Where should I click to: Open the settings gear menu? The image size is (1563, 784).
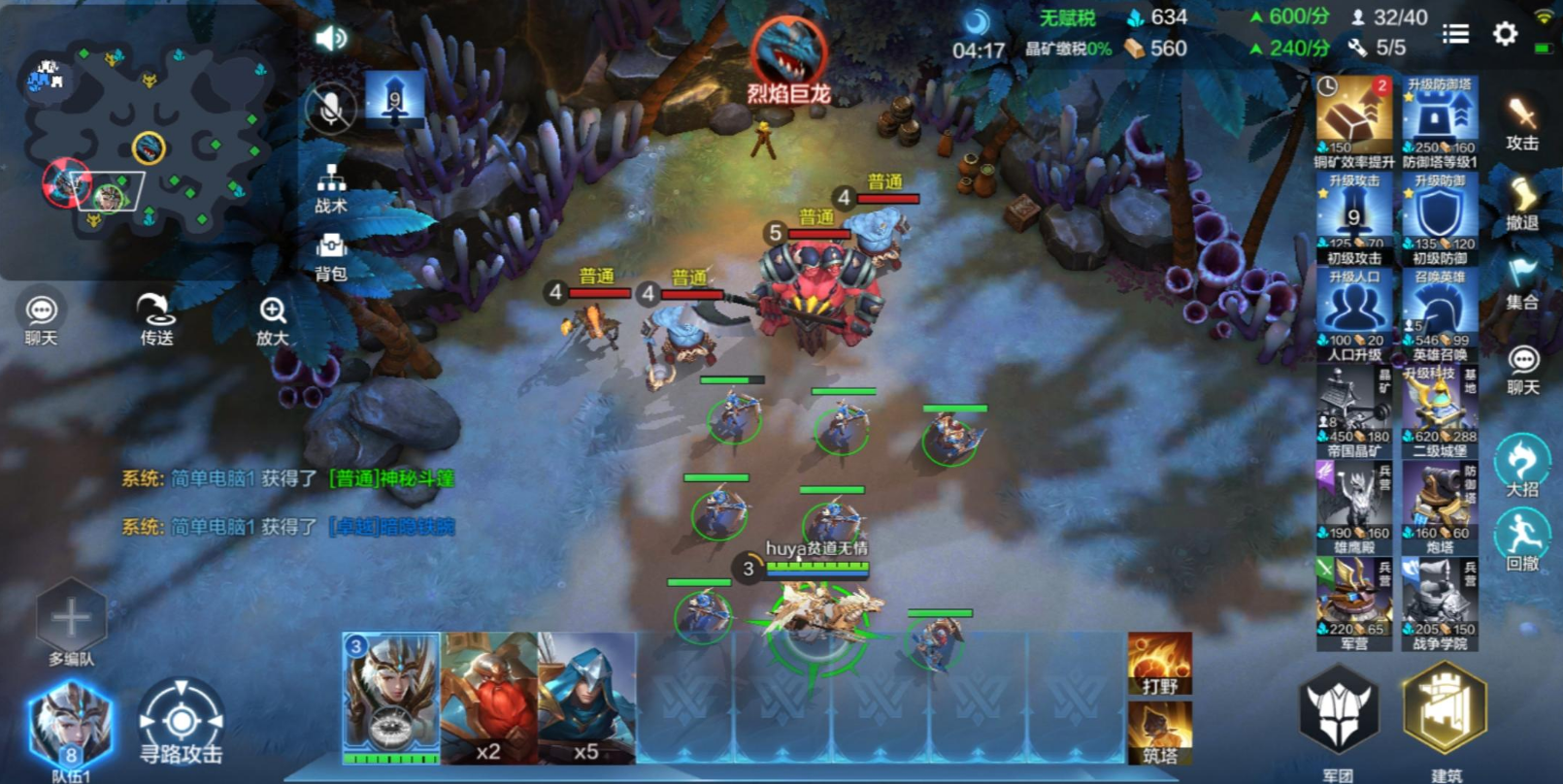tap(1505, 35)
